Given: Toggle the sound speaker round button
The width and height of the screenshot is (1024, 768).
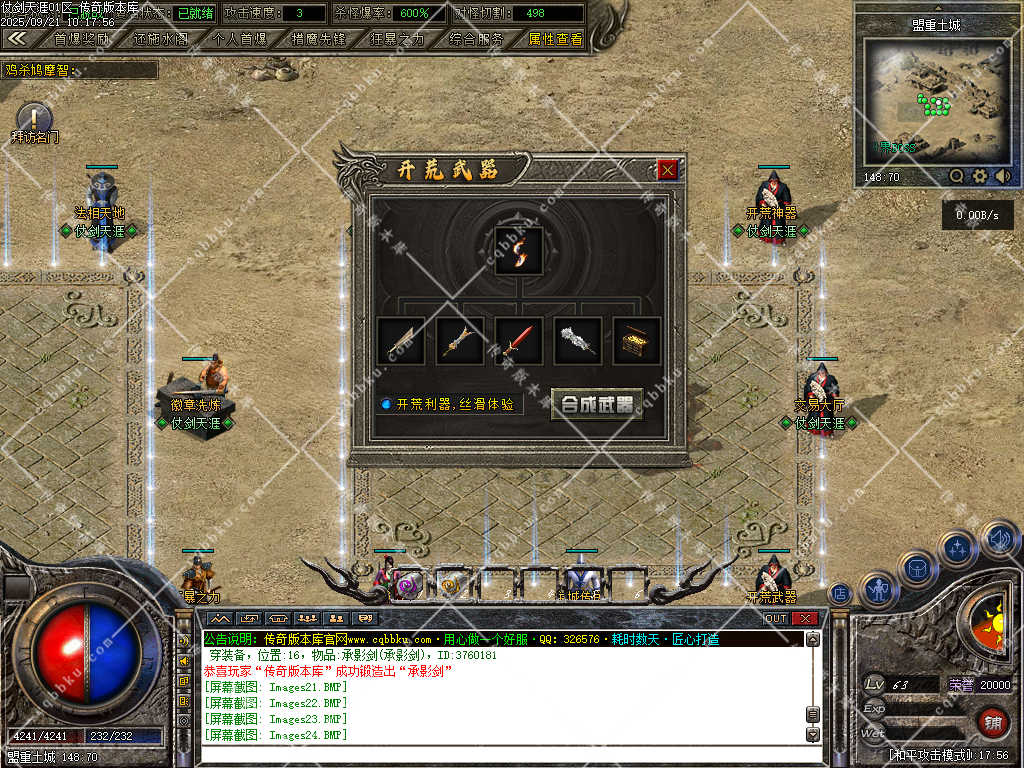Looking at the screenshot, I should pos(998,540).
